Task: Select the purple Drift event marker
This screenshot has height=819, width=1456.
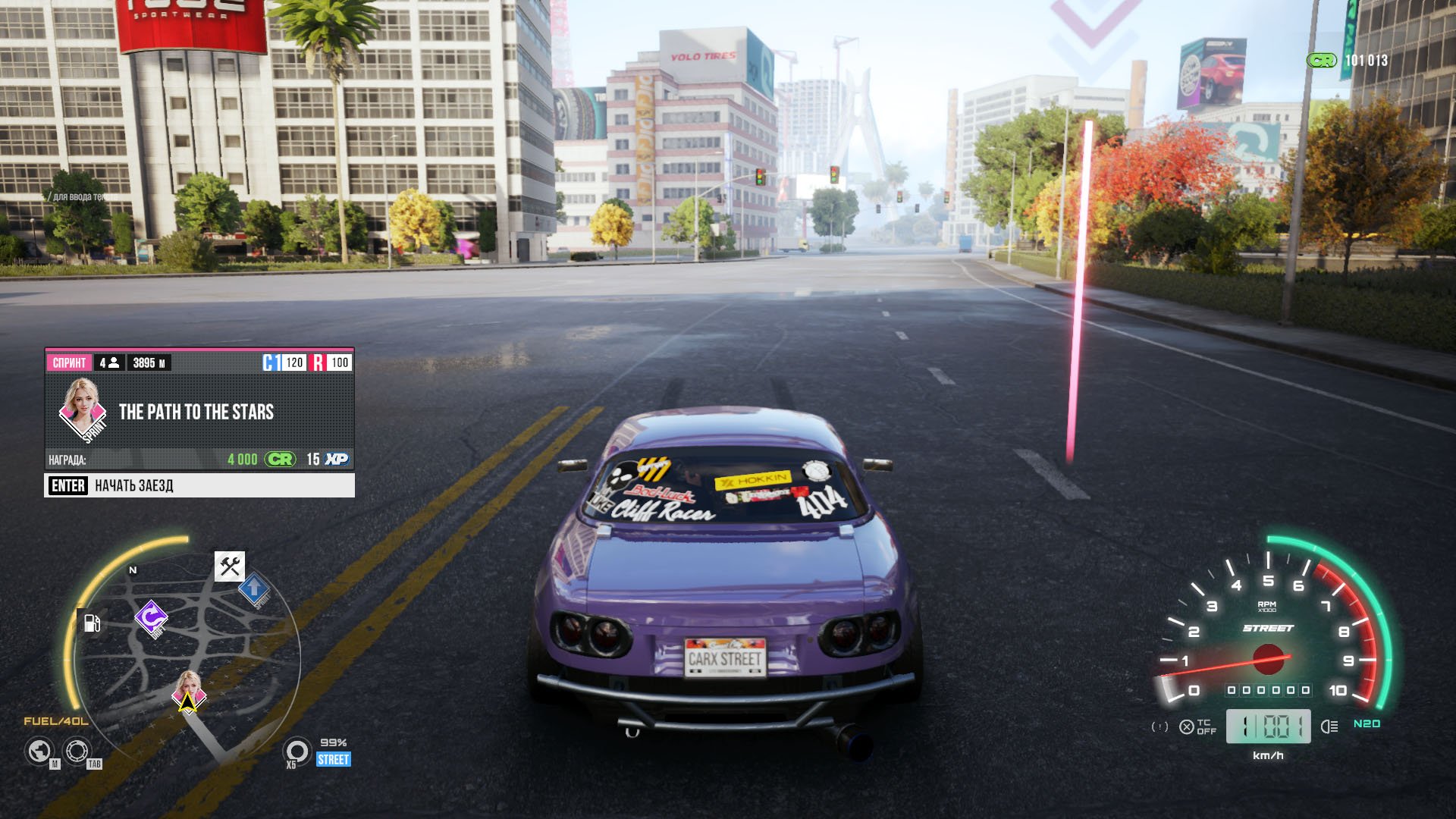Action: 151,617
